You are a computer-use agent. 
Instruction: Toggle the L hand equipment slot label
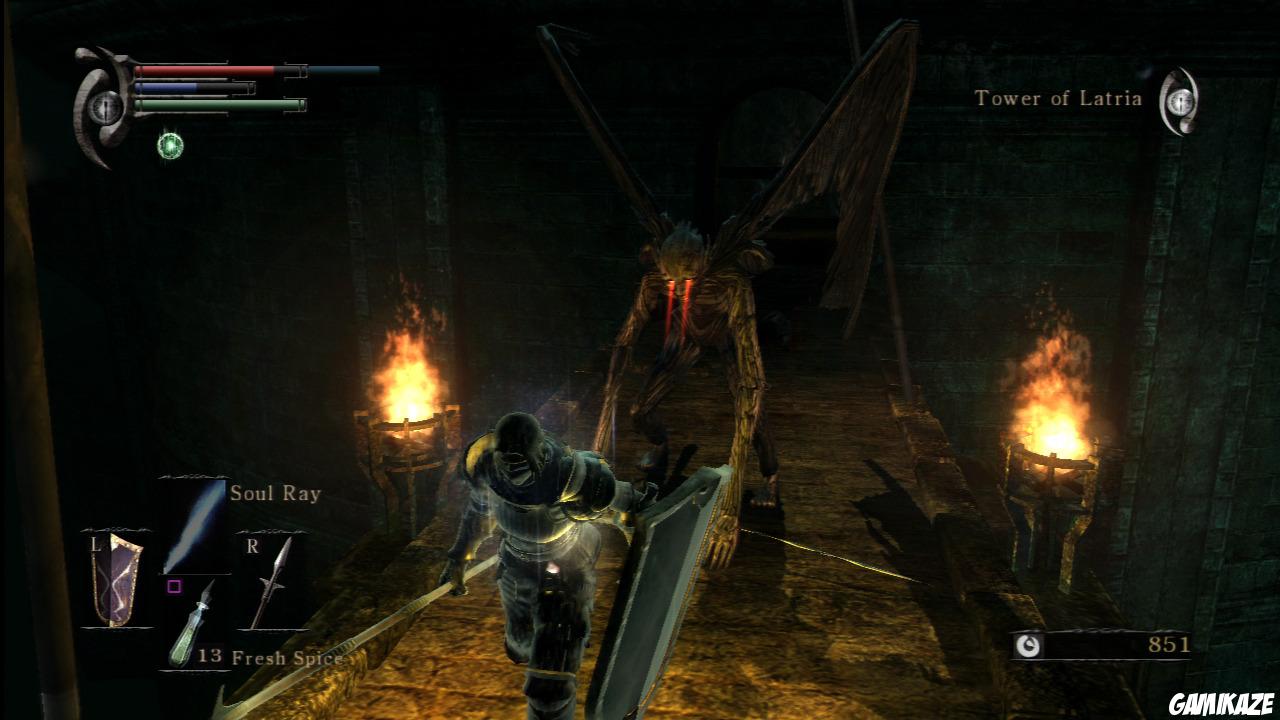tap(93, 545)
